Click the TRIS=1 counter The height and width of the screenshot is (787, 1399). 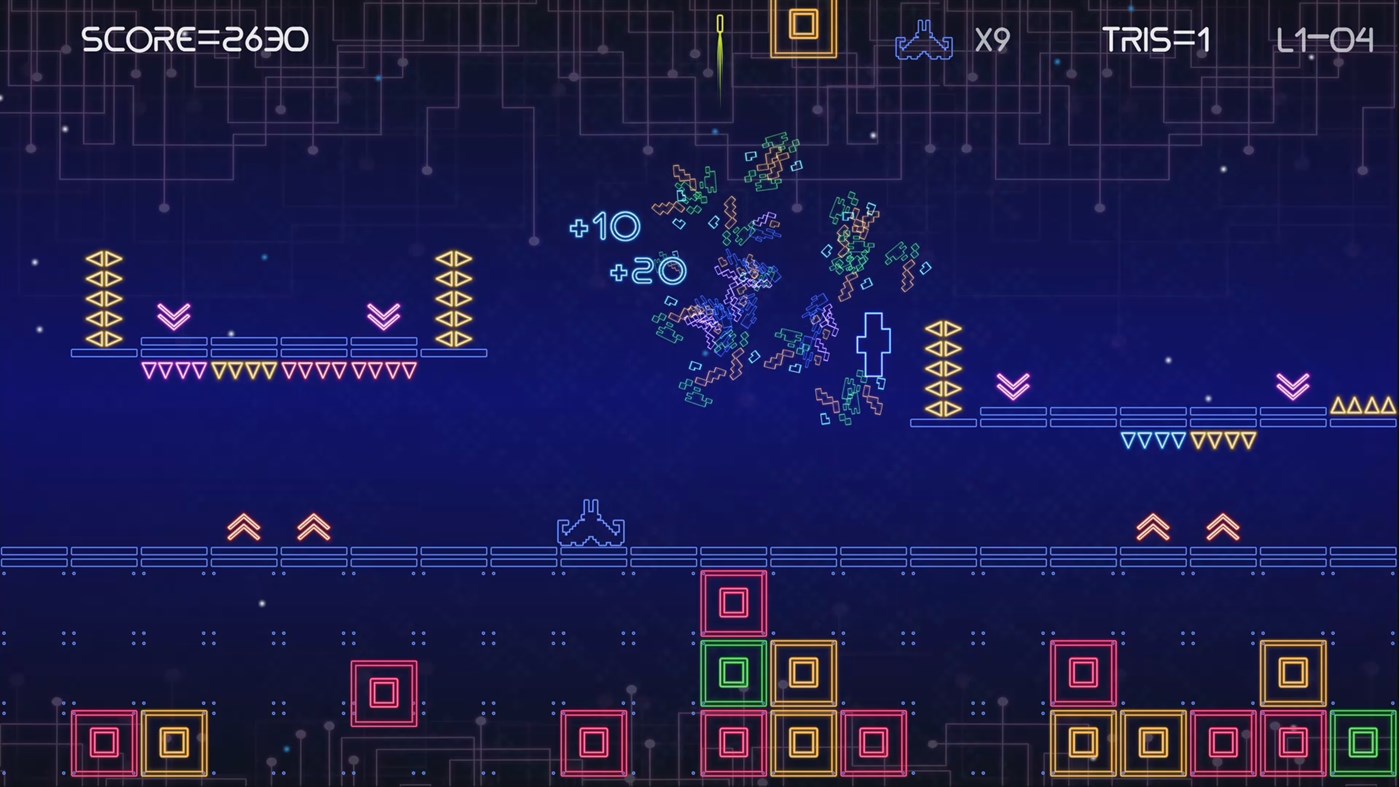(x=1155, y=39)
